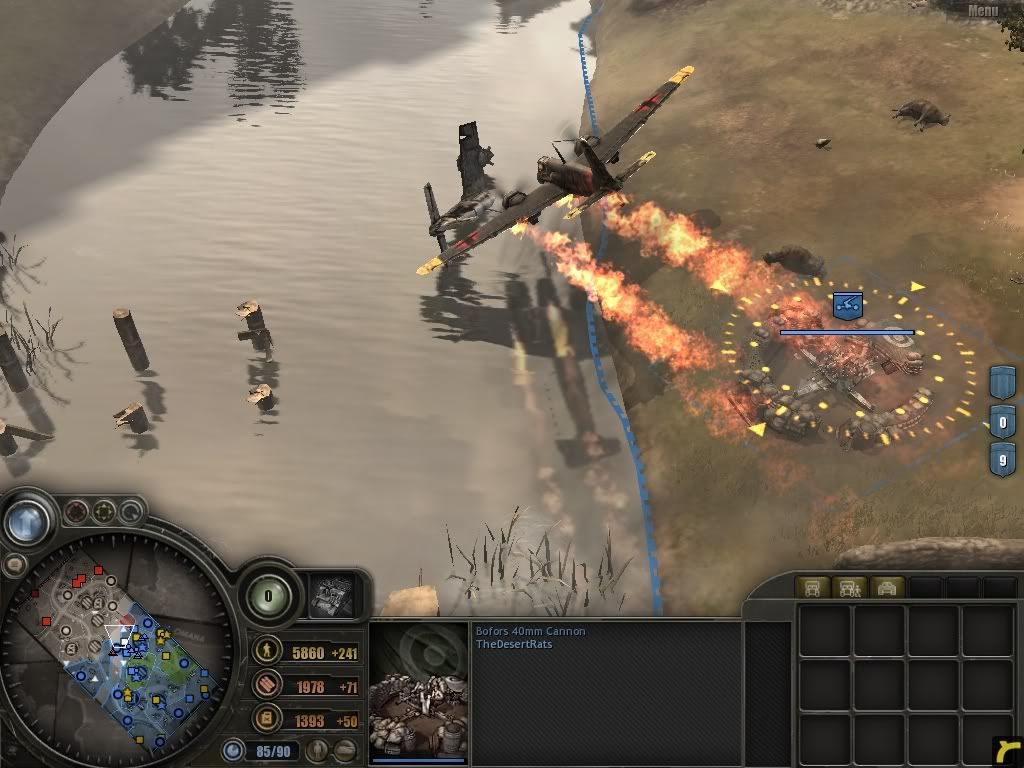Click the yellow curved arrow button
Image resolution: width=1024 pixels, height=768 pixels.
[x=1007, y=751]
